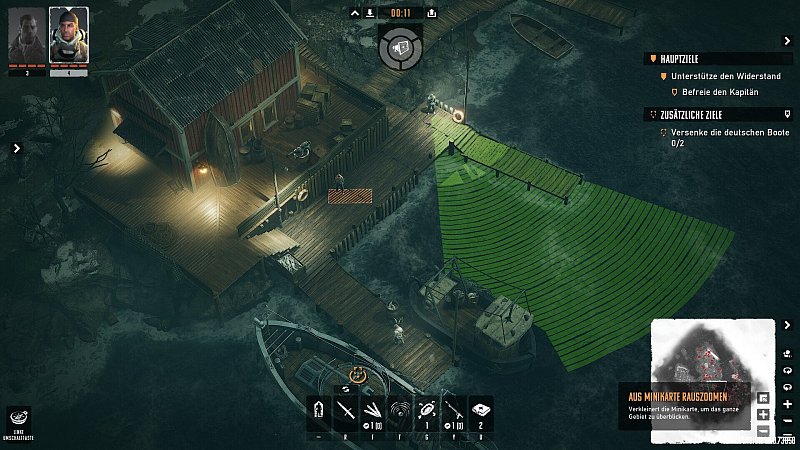Collapse the top bar with the chevron
Screen dimensions: 800x450
coord(355,13)
